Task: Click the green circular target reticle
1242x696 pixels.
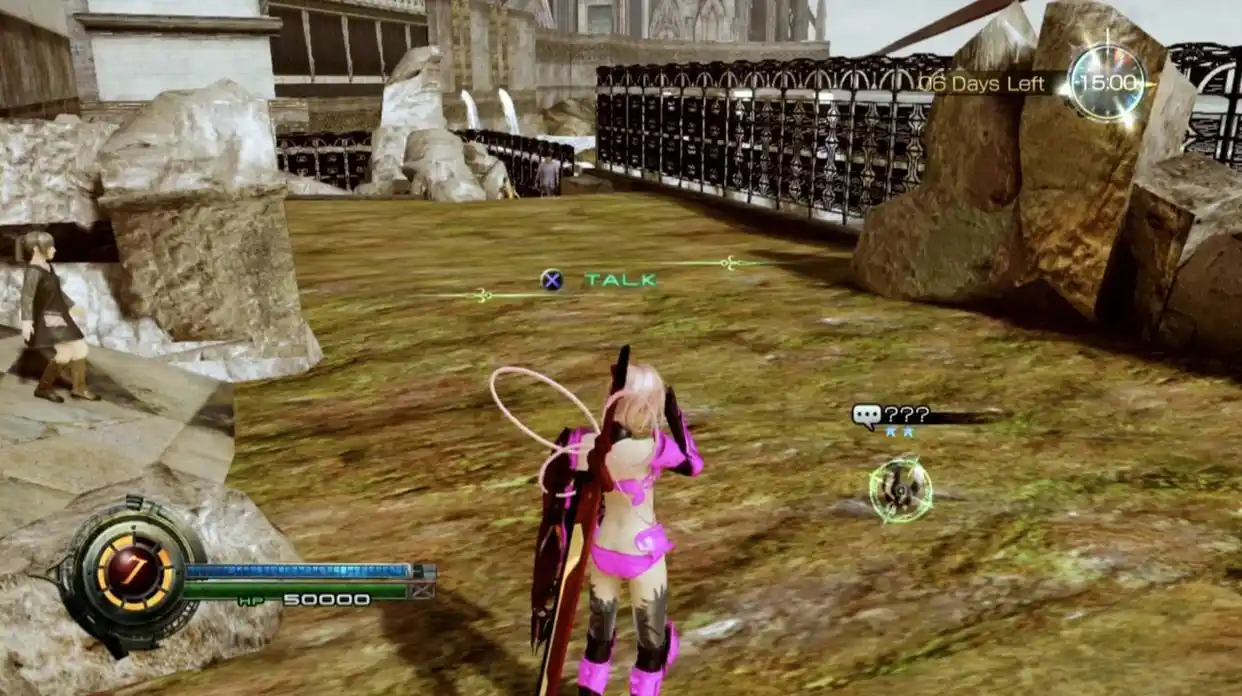Action: [900, 490]
